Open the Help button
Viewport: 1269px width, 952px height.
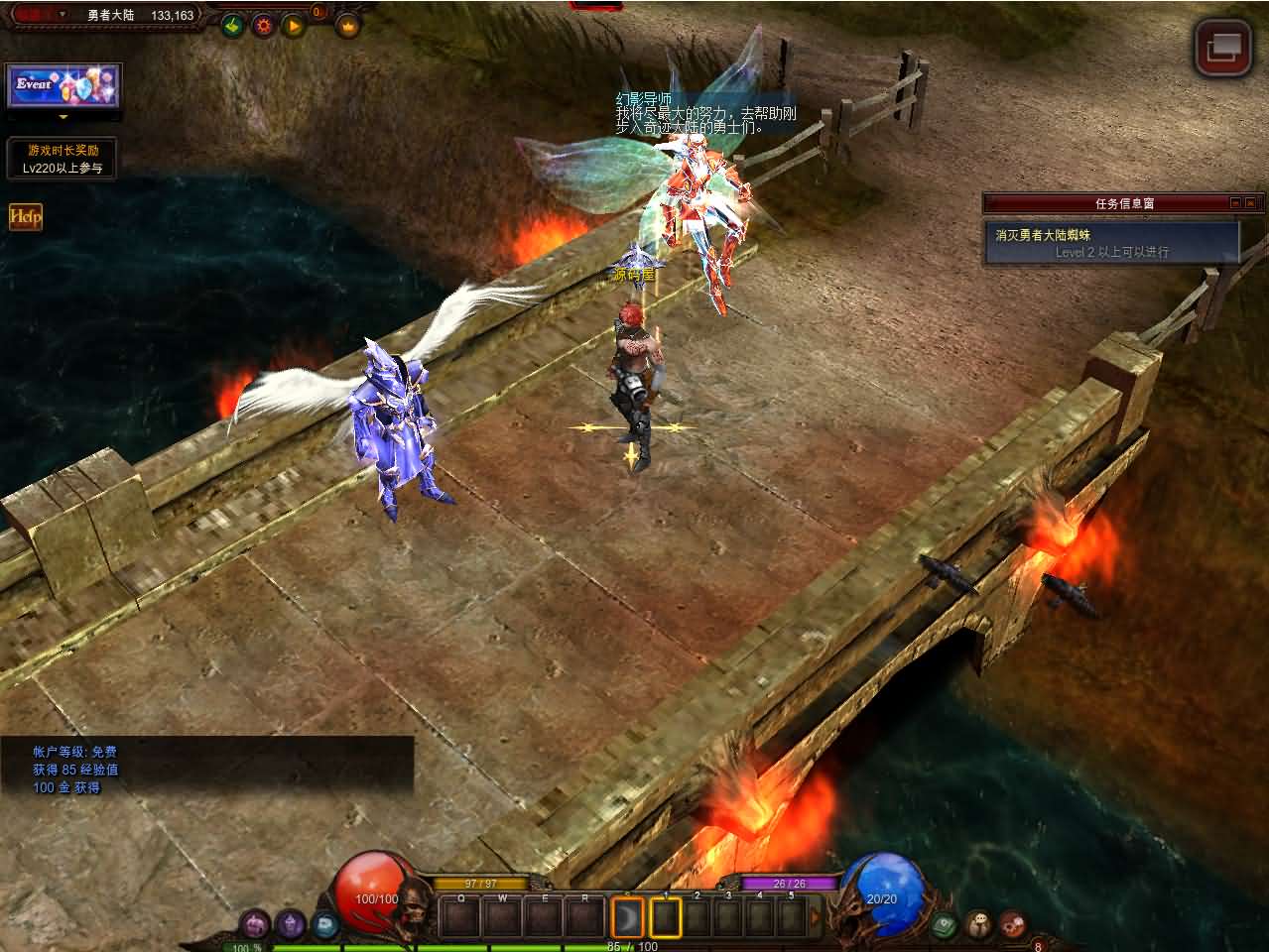[x=26, y=216]
